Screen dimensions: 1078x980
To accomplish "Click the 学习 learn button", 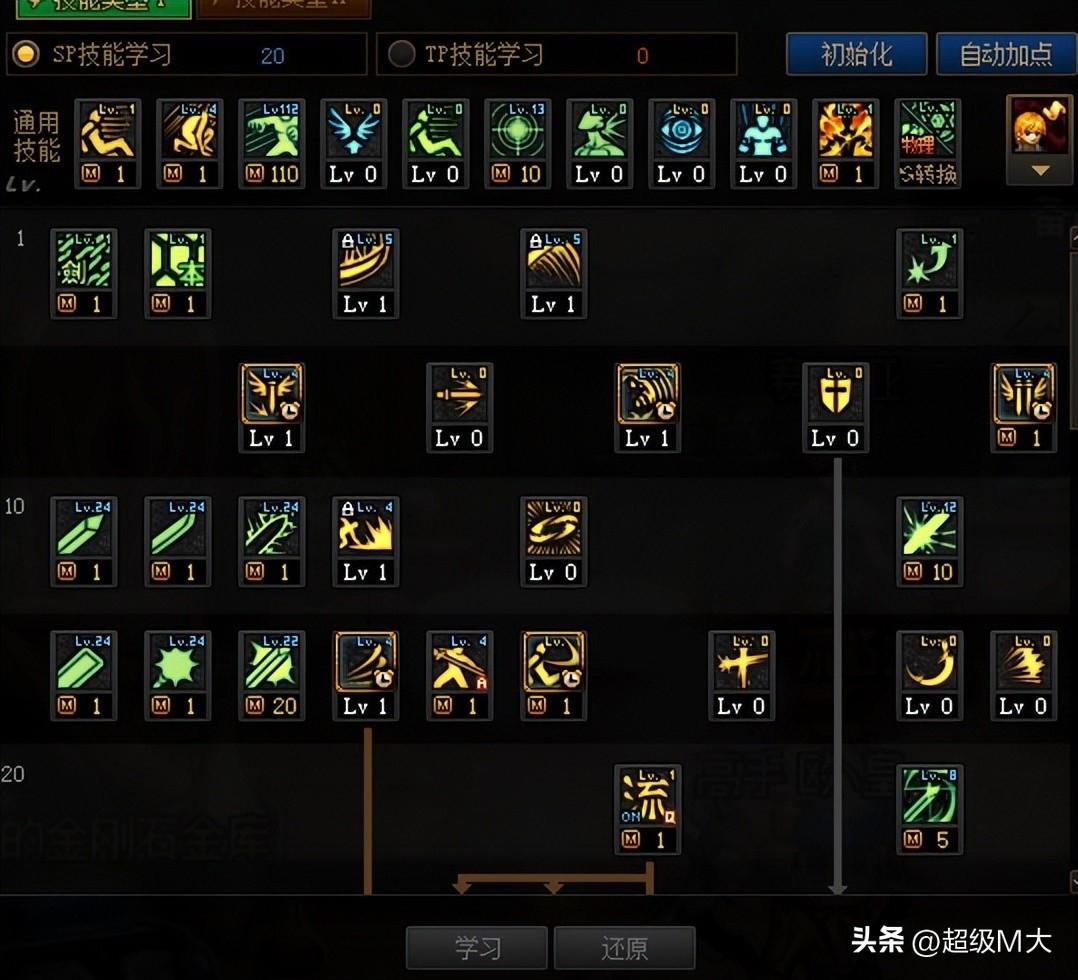I will [476, 947].
